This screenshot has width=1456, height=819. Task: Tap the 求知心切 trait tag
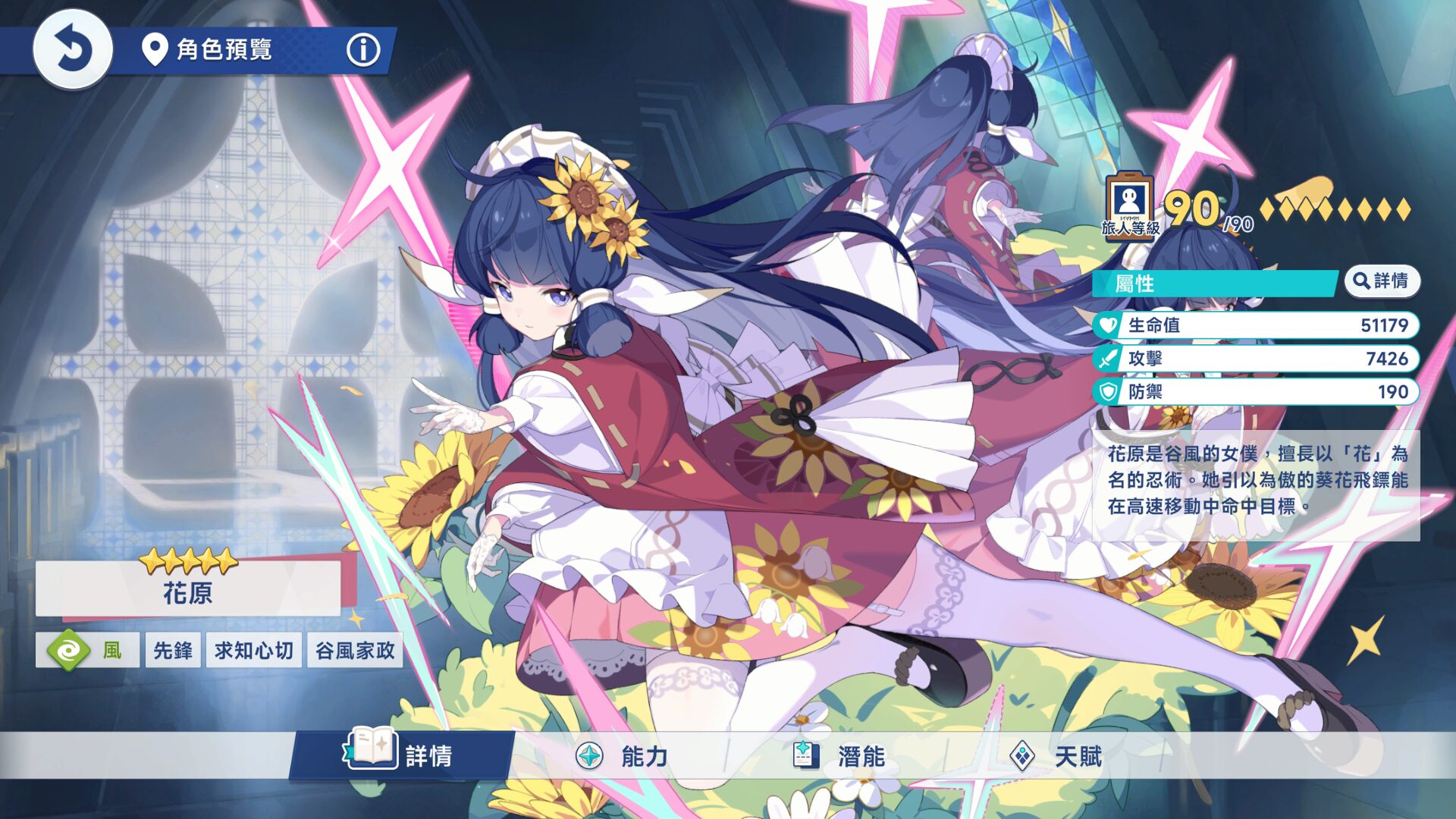click(x=253, y=651)
